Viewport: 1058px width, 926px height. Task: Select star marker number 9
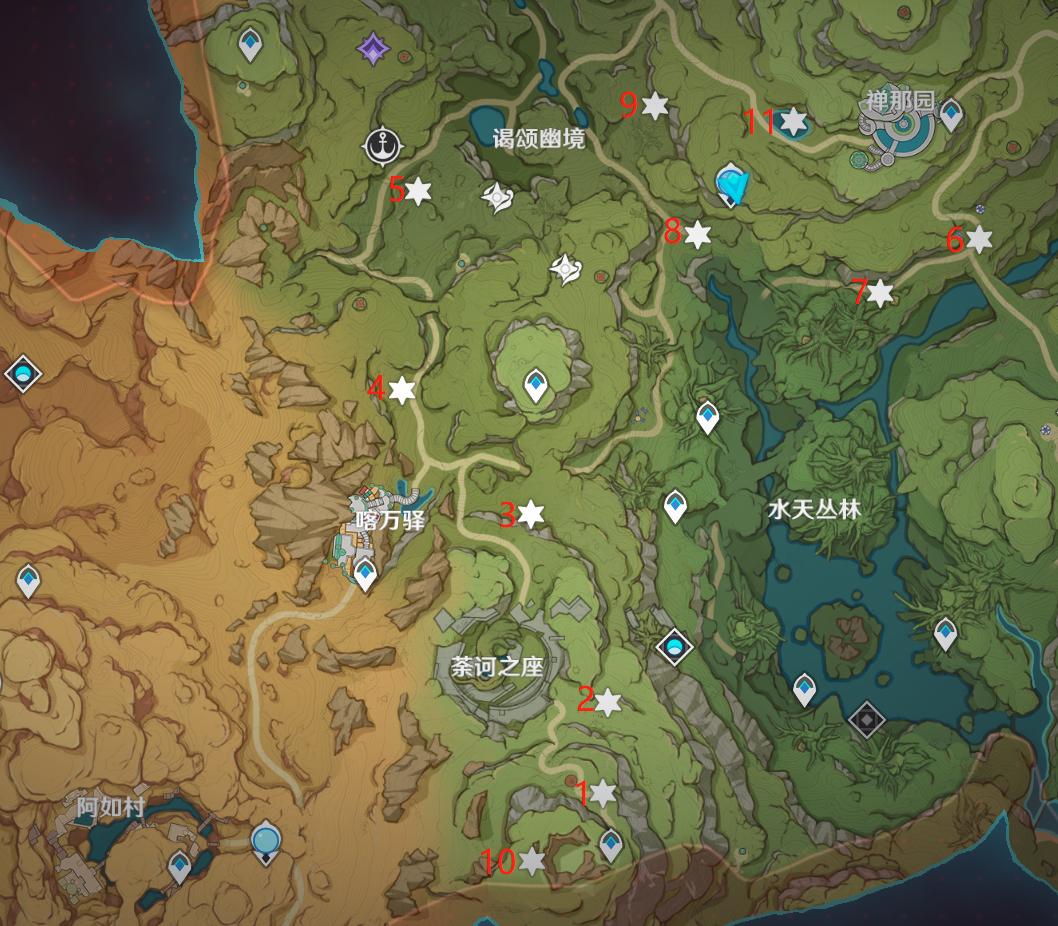click(x=655, y=105)
